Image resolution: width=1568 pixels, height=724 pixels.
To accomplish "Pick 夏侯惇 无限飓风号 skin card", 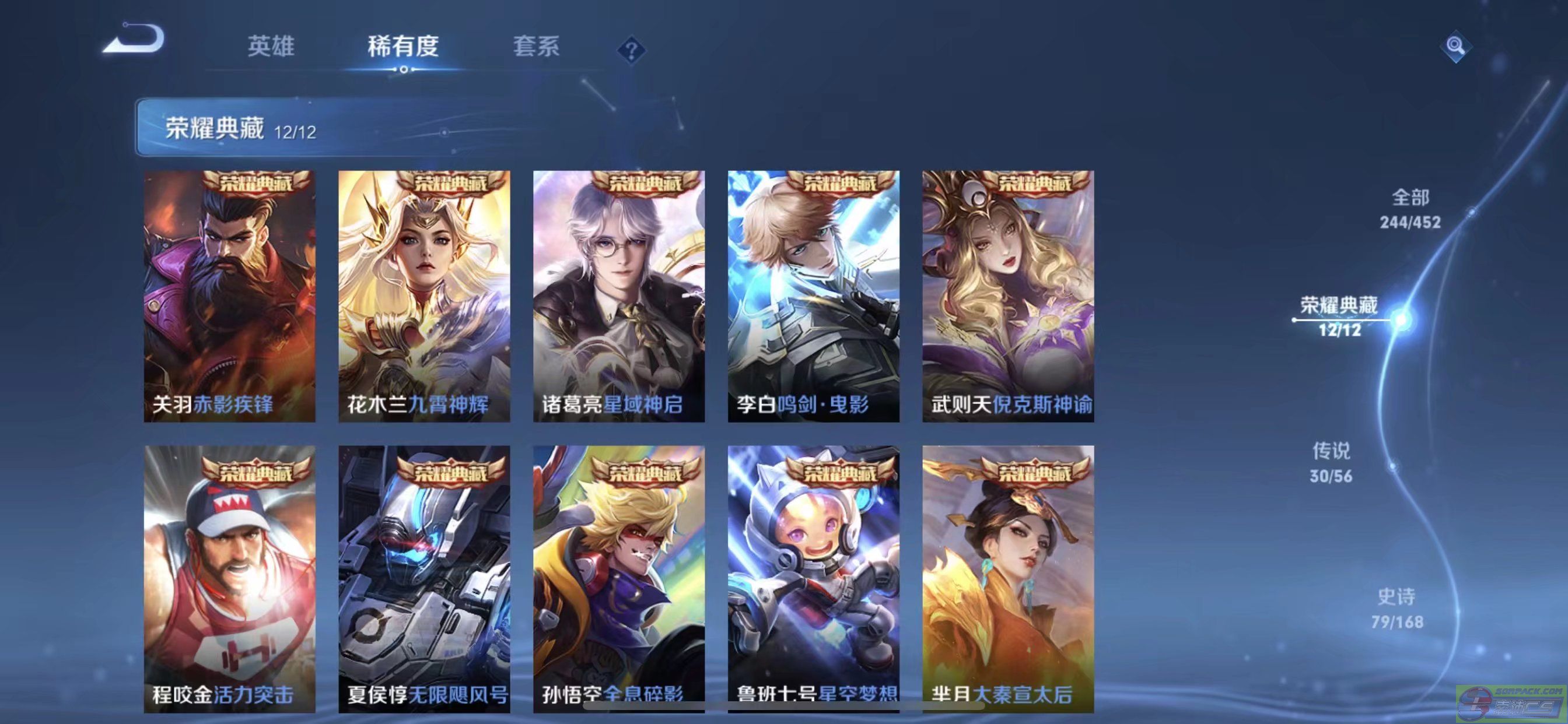I will click(x=424, y=578).
